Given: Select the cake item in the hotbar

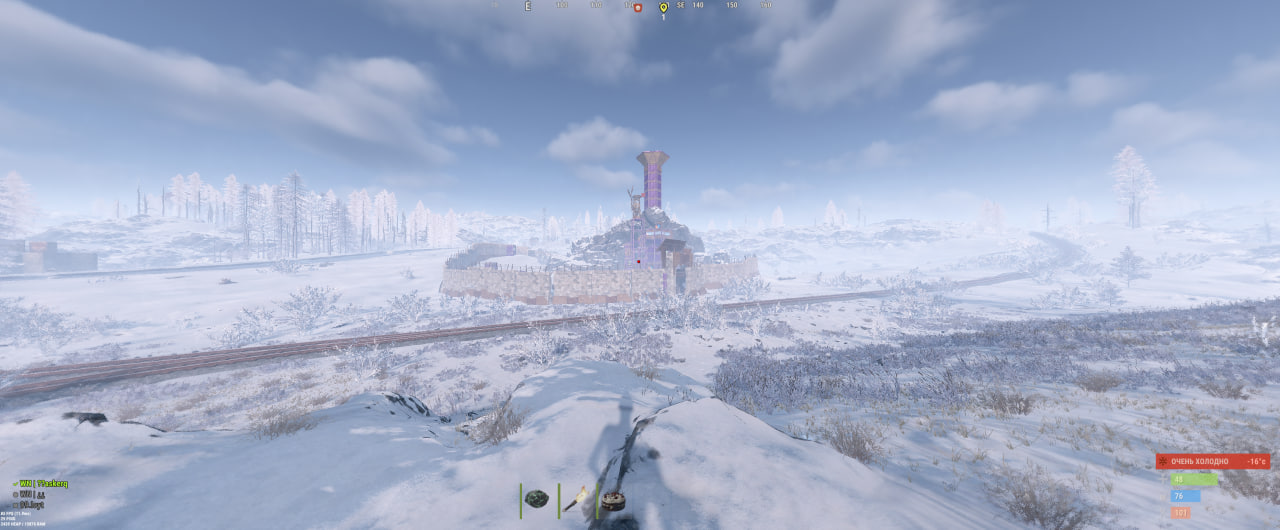Looking at the screenshot, I should point(613,501).
